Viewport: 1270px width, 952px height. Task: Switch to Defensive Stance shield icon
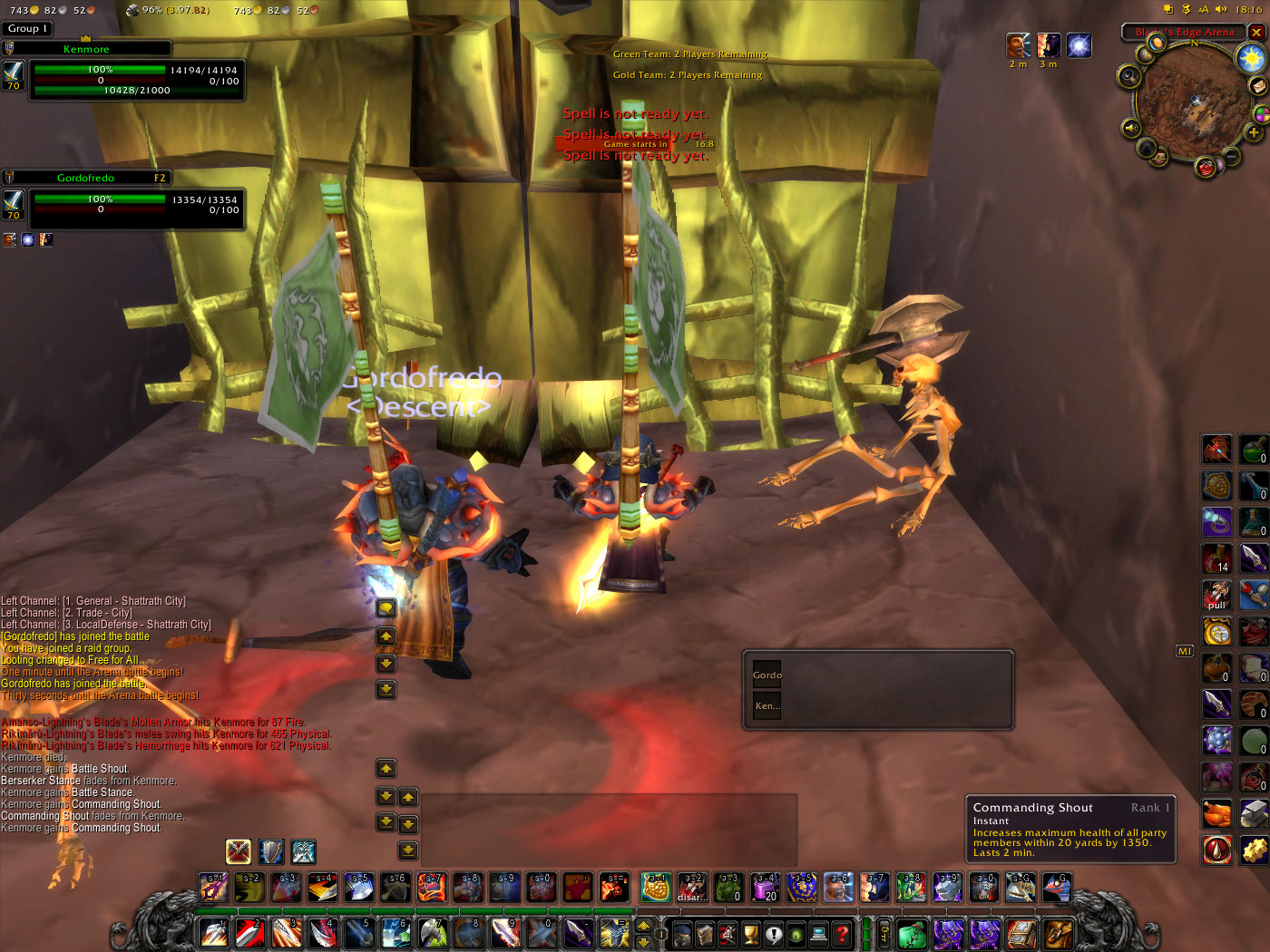(271, 851)
